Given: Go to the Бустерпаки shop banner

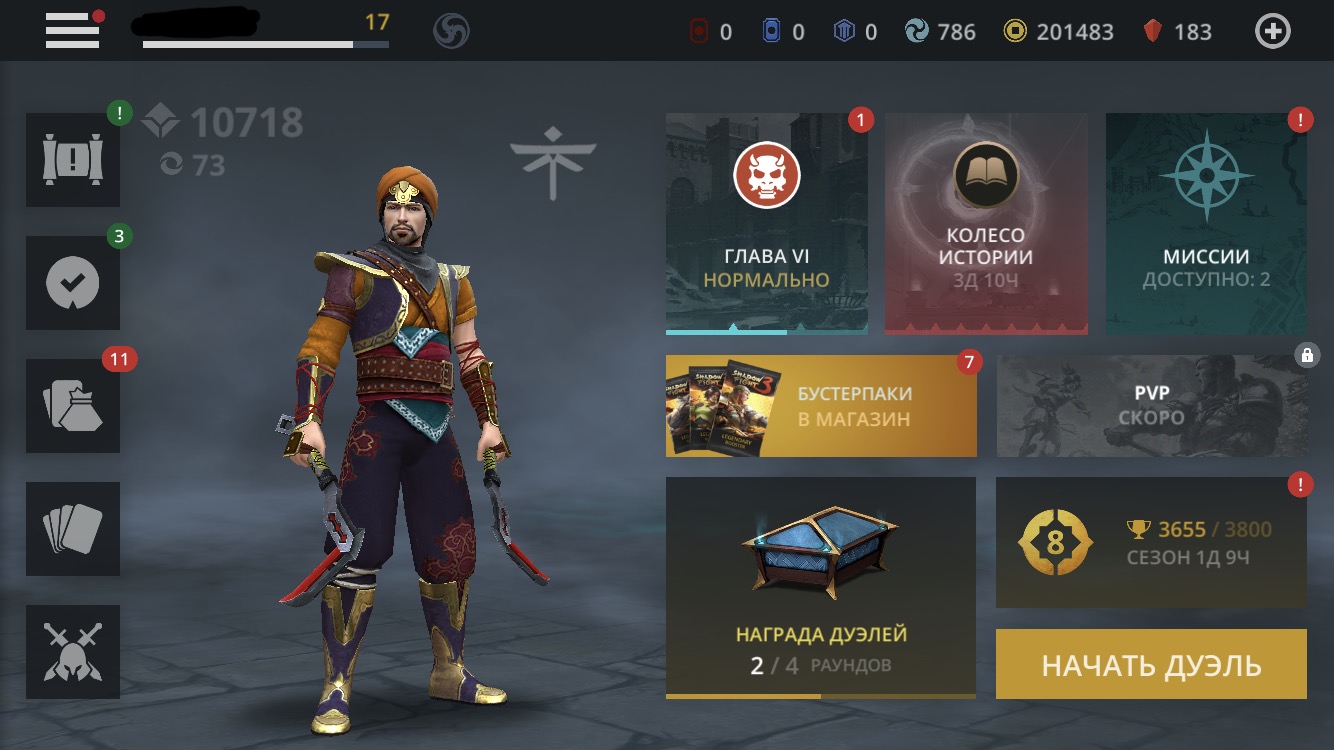Looking at the screenshot, I should [x=821, y=406].
